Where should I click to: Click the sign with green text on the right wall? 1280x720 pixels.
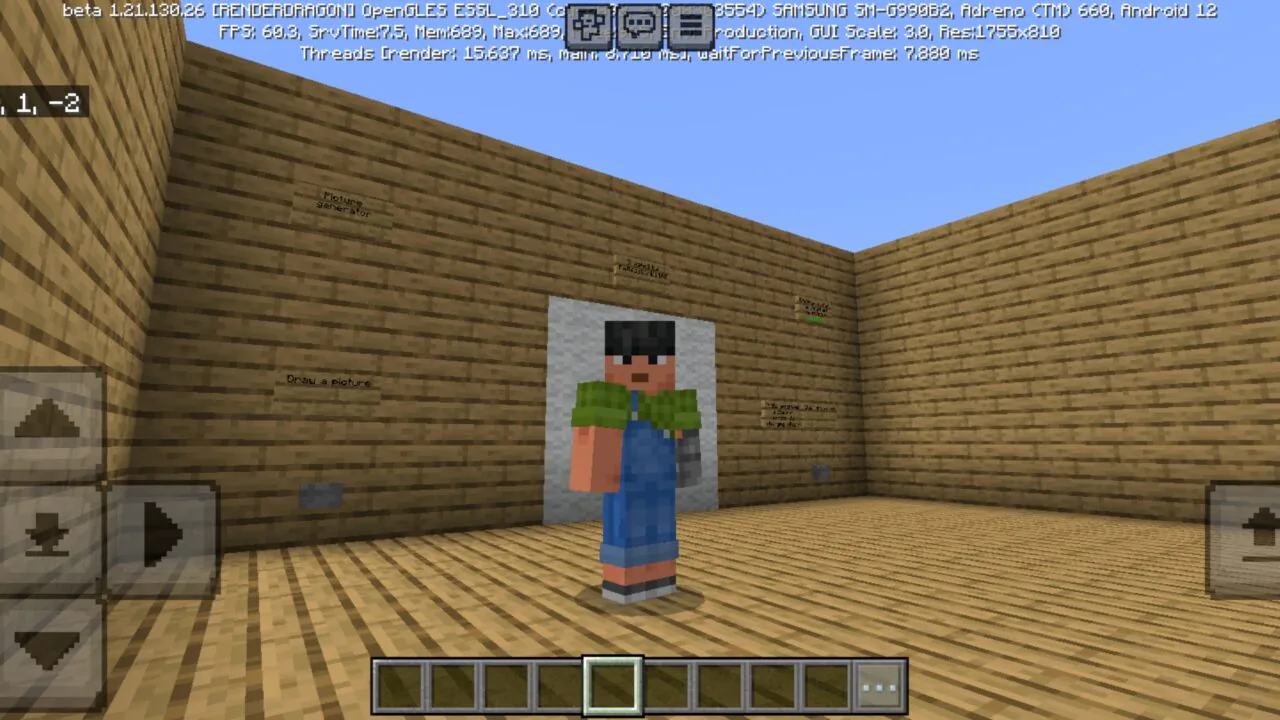[x=812, y=310]
